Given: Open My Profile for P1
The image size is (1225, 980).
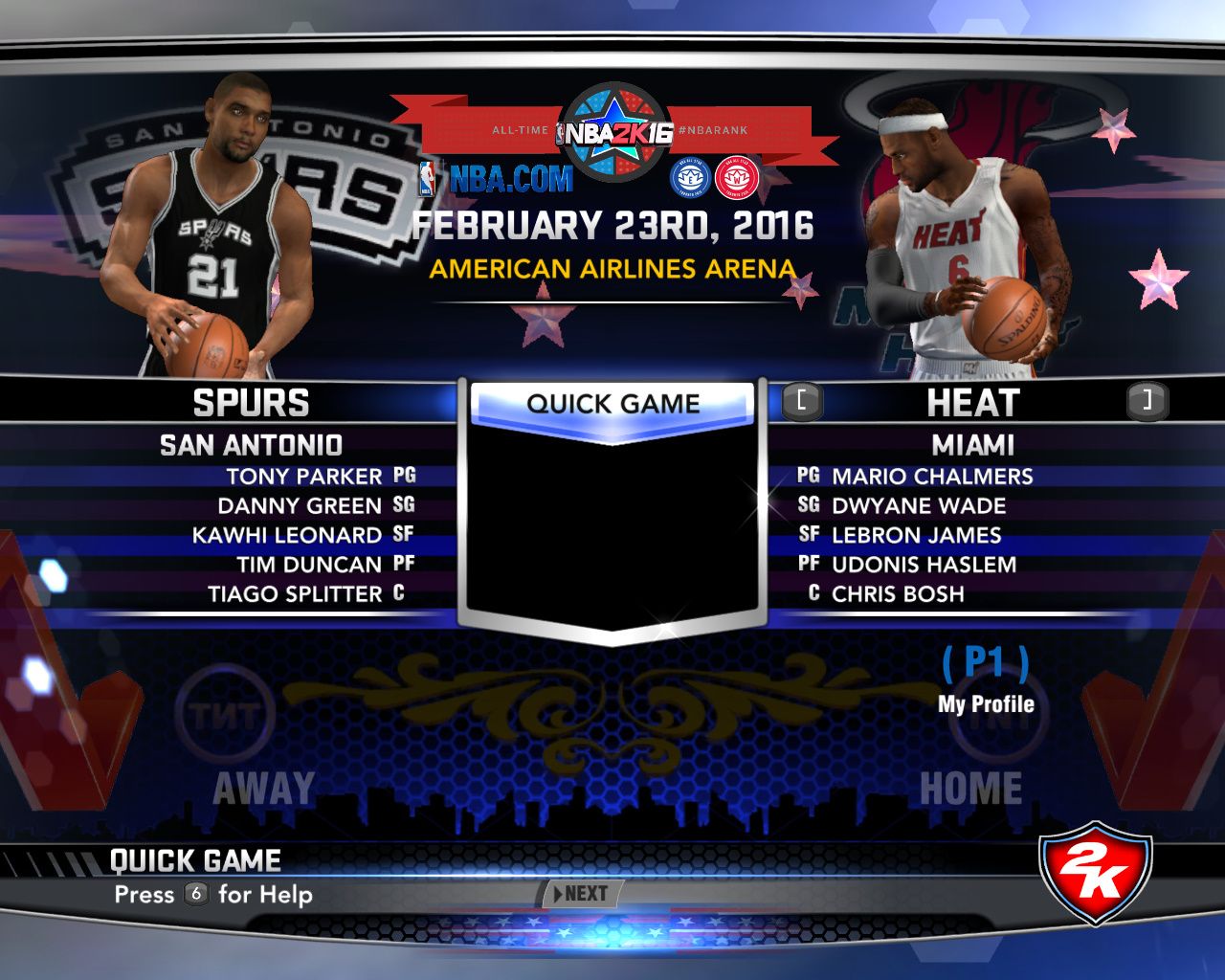Looking at the screenshot, I should tap(986, 703).
